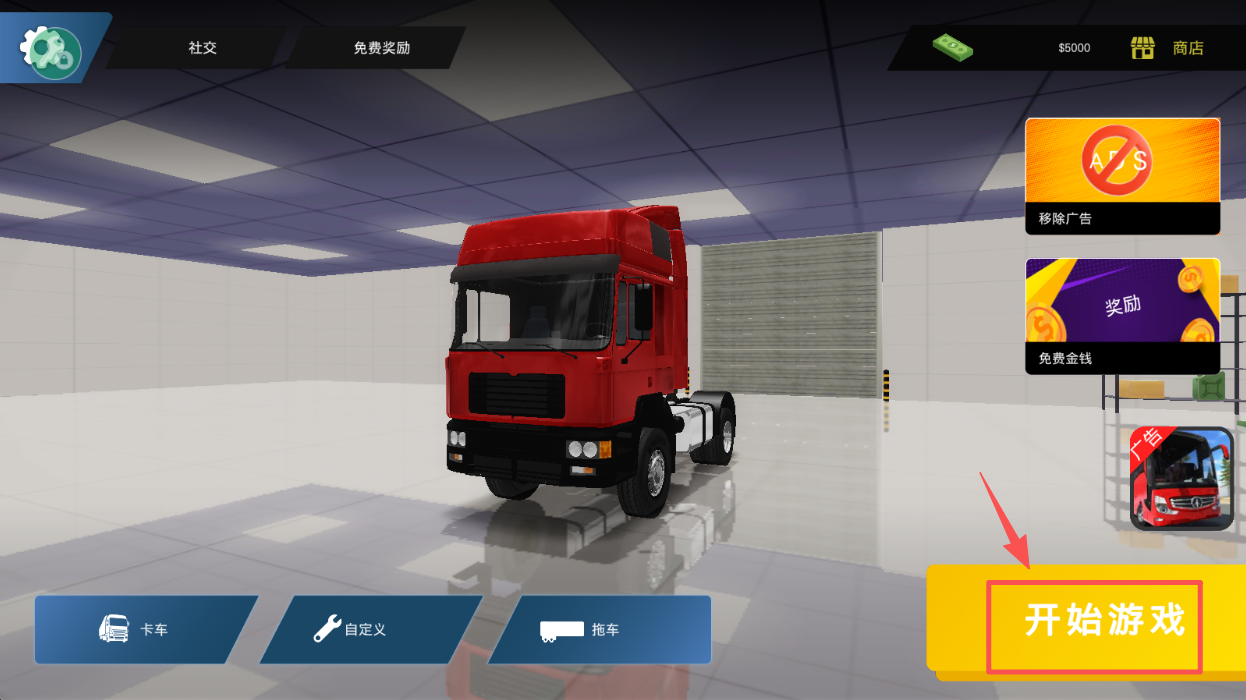
Task: Open the 社交 social menu
Action: pyautogui.click(x=202, y=48)
